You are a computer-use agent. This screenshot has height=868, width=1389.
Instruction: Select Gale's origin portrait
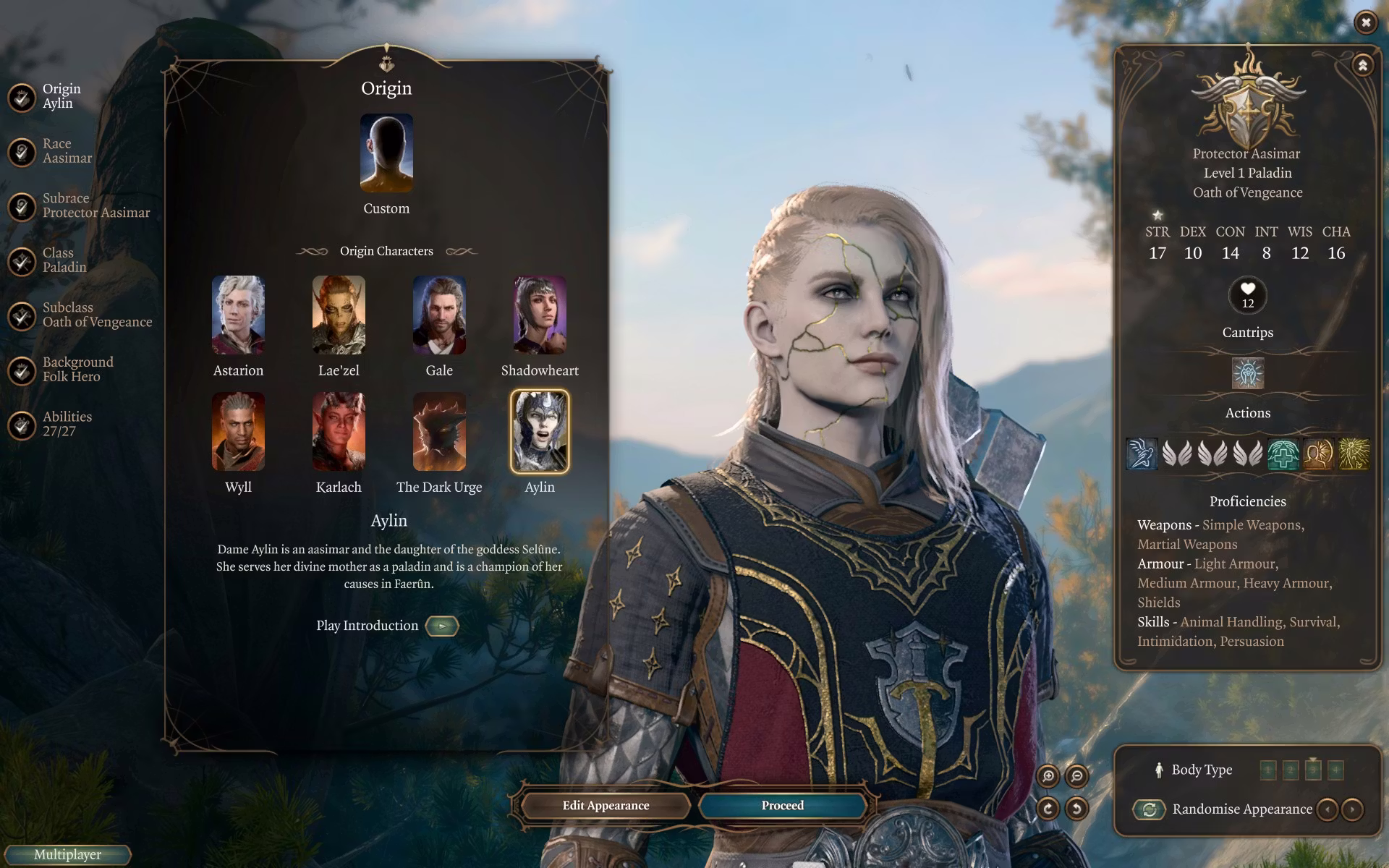pos(439,315)
